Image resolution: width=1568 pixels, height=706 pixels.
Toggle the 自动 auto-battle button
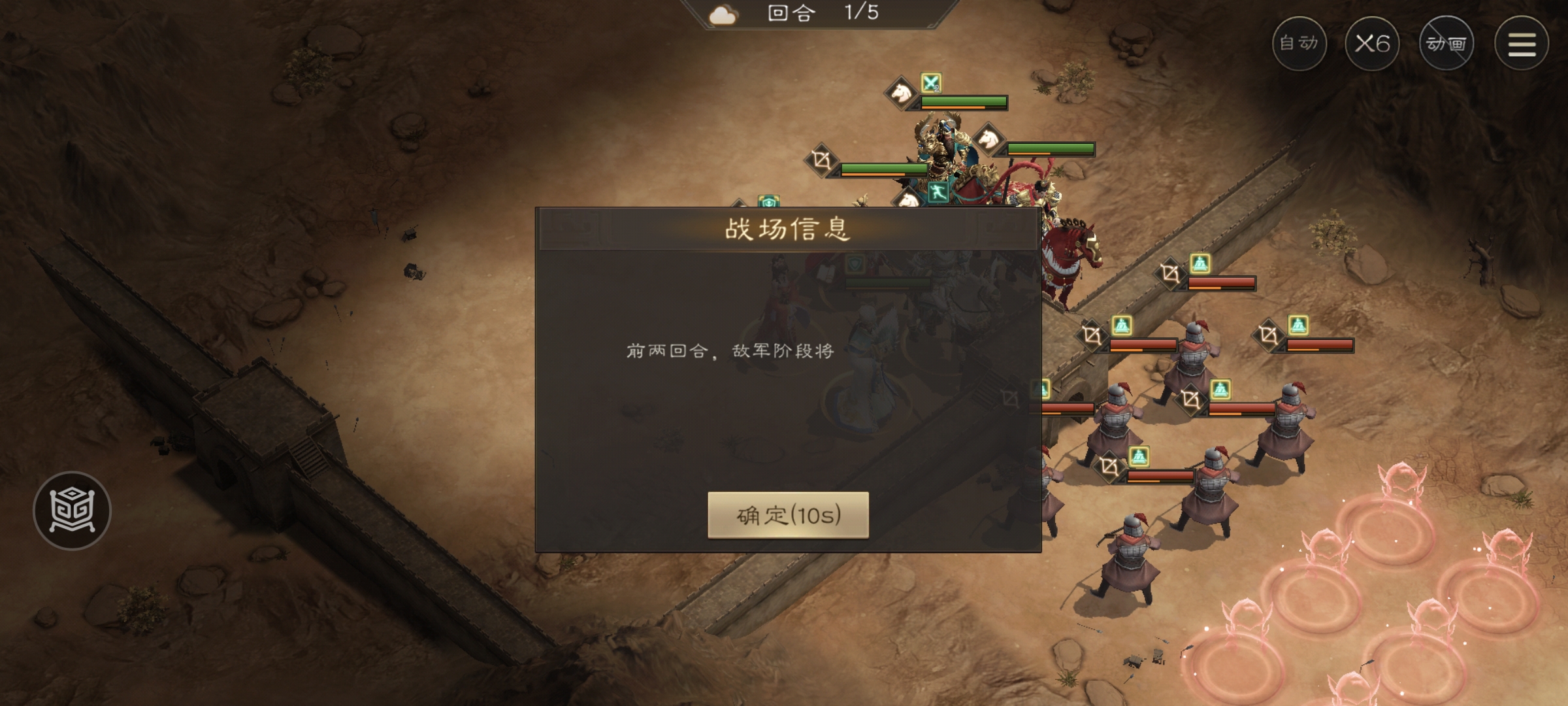tap(1300, 43)
